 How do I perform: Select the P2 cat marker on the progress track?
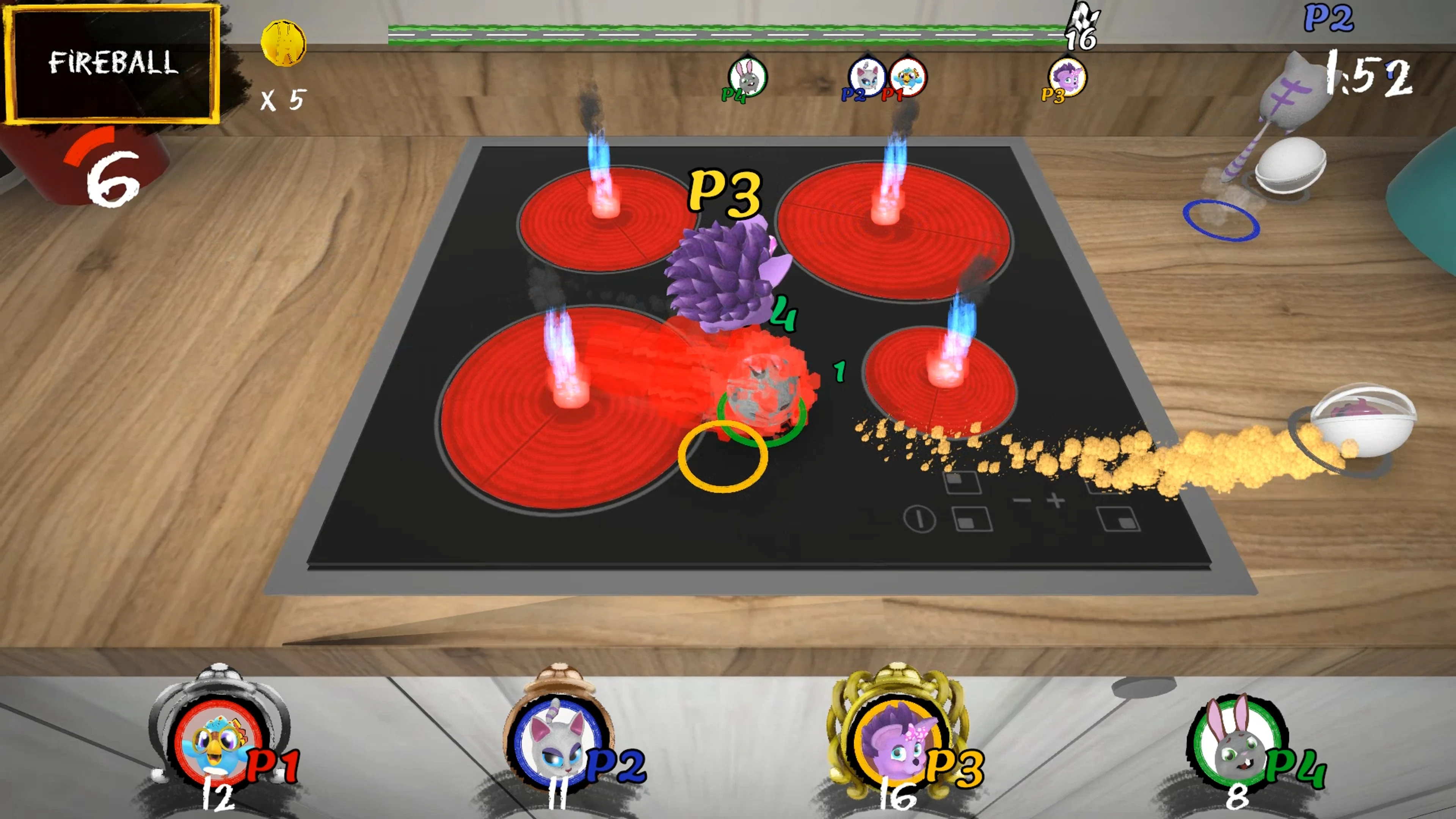(867, 78)
